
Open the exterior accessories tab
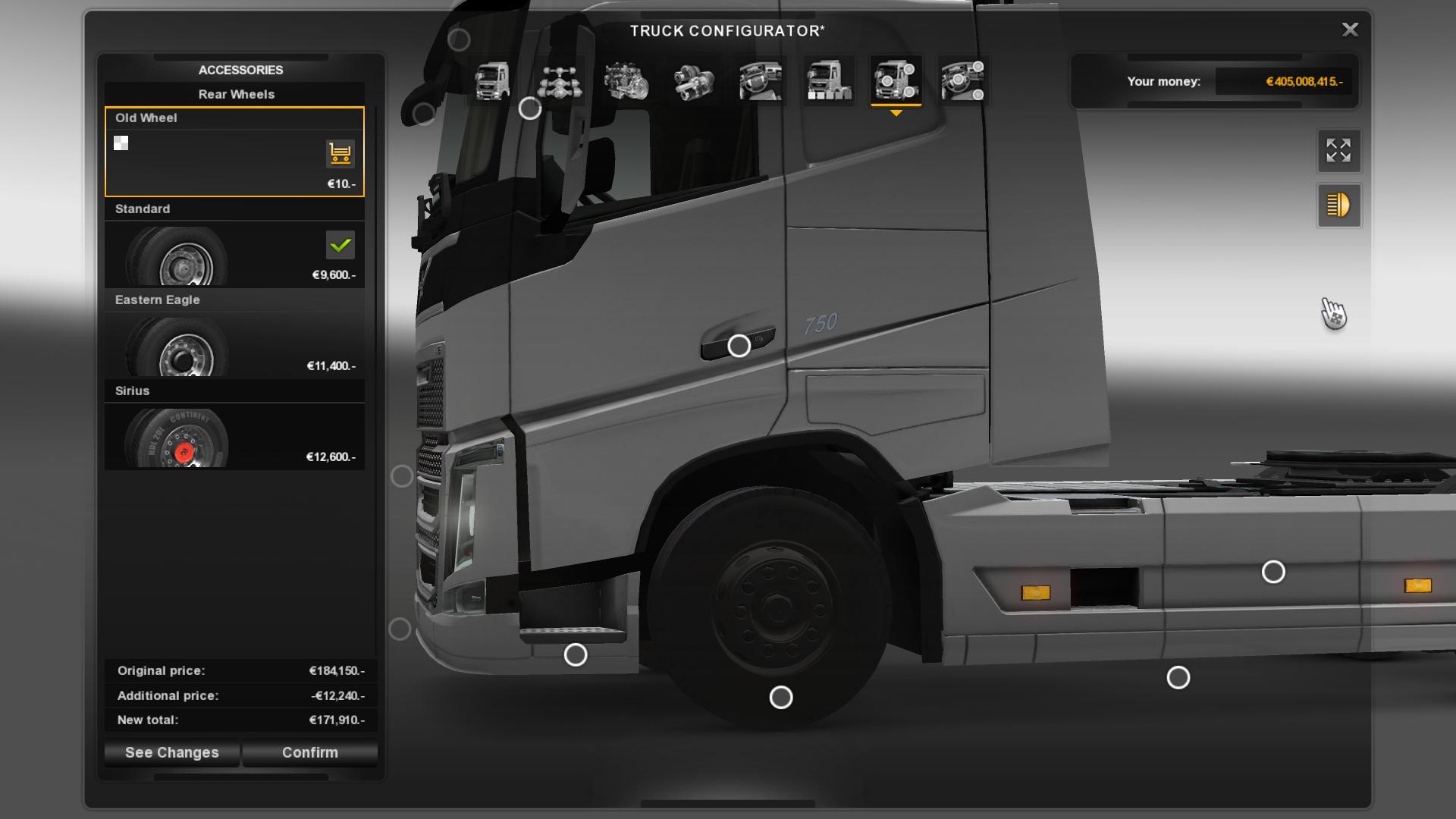point(896,81)
